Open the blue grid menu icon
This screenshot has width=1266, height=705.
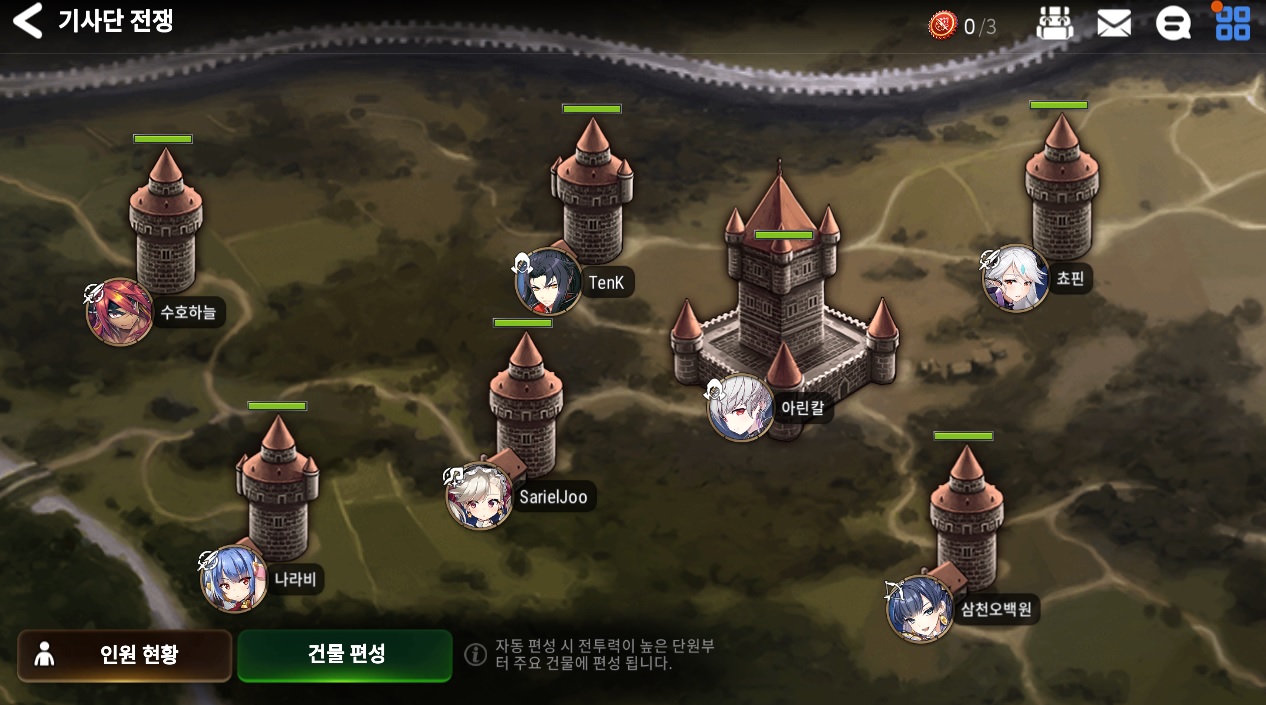tap(1232, 24)
